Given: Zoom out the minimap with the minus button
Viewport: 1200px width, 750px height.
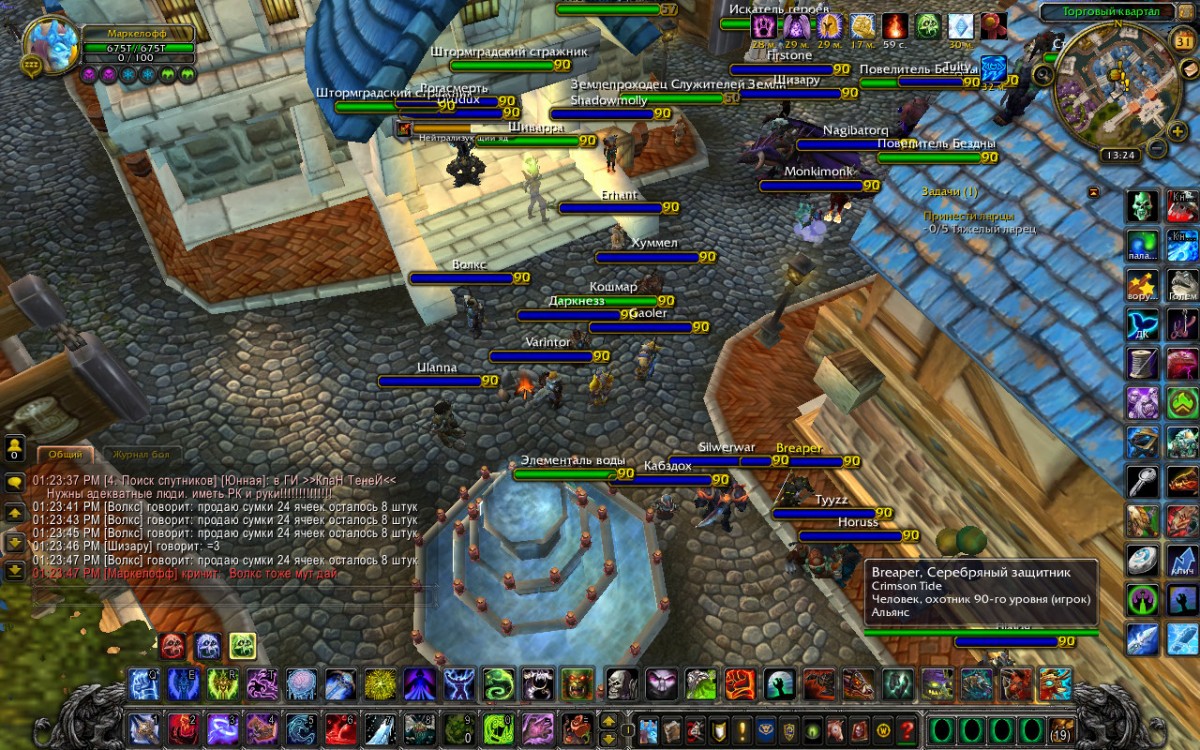Looking at the screenshot, I should pos(1157,148).
